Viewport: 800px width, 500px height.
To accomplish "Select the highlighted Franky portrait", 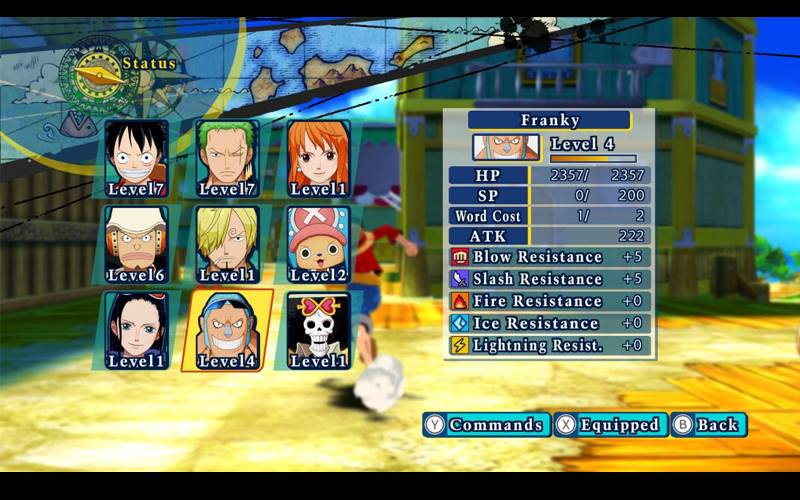I will (x=228, y=330).
